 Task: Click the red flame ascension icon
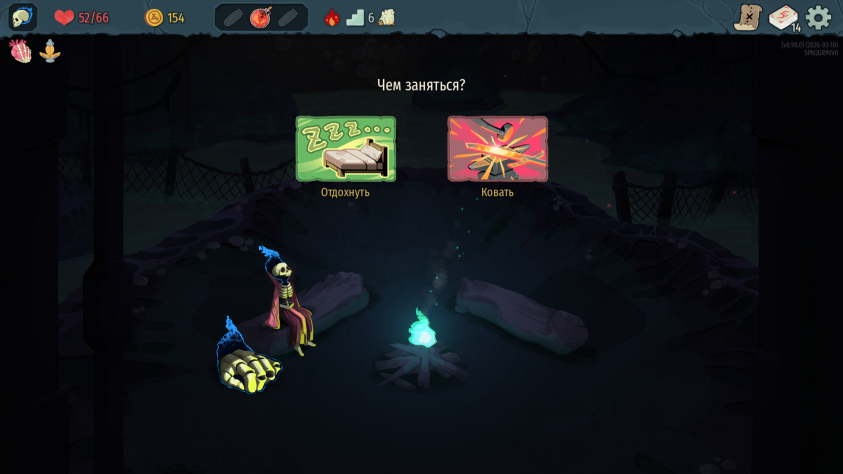point(332,17)
